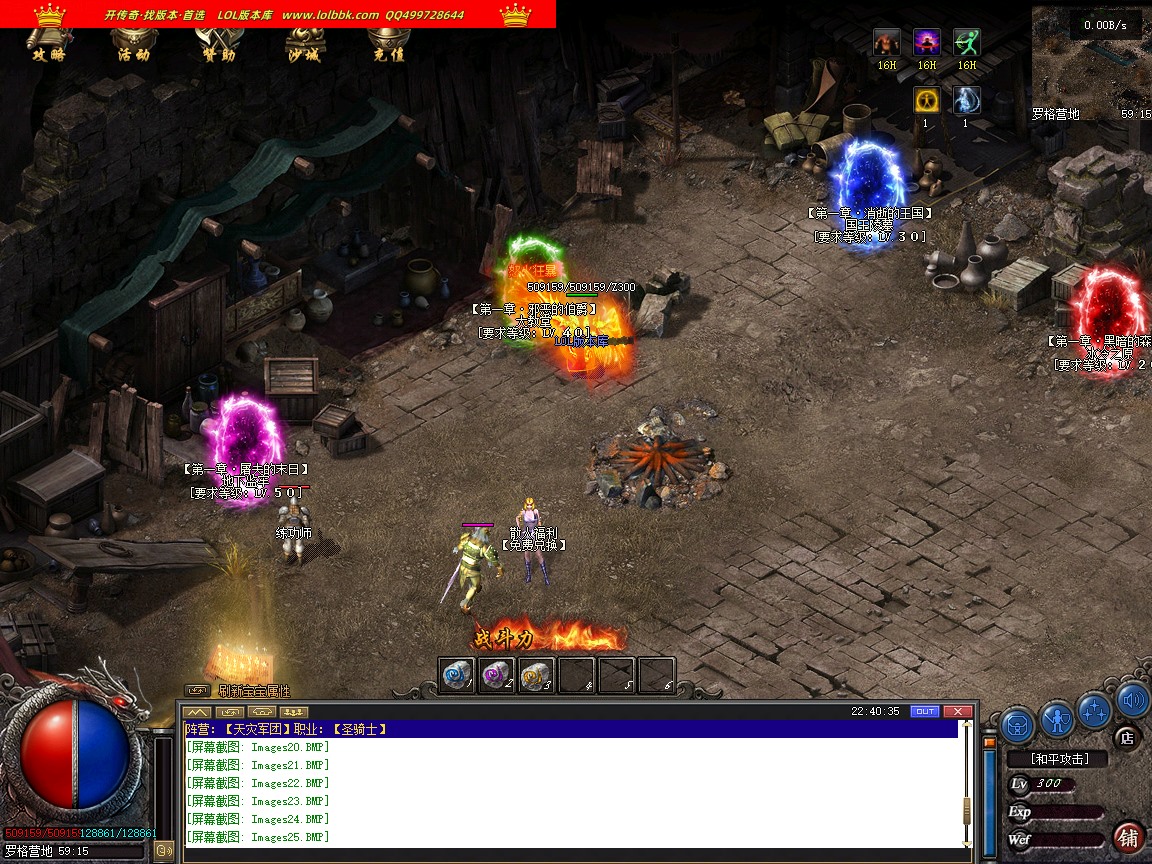The height and width of the screenshot is (864, 1152).
Task: Use the gold swirl stone in slot 3
Action: 537,675
